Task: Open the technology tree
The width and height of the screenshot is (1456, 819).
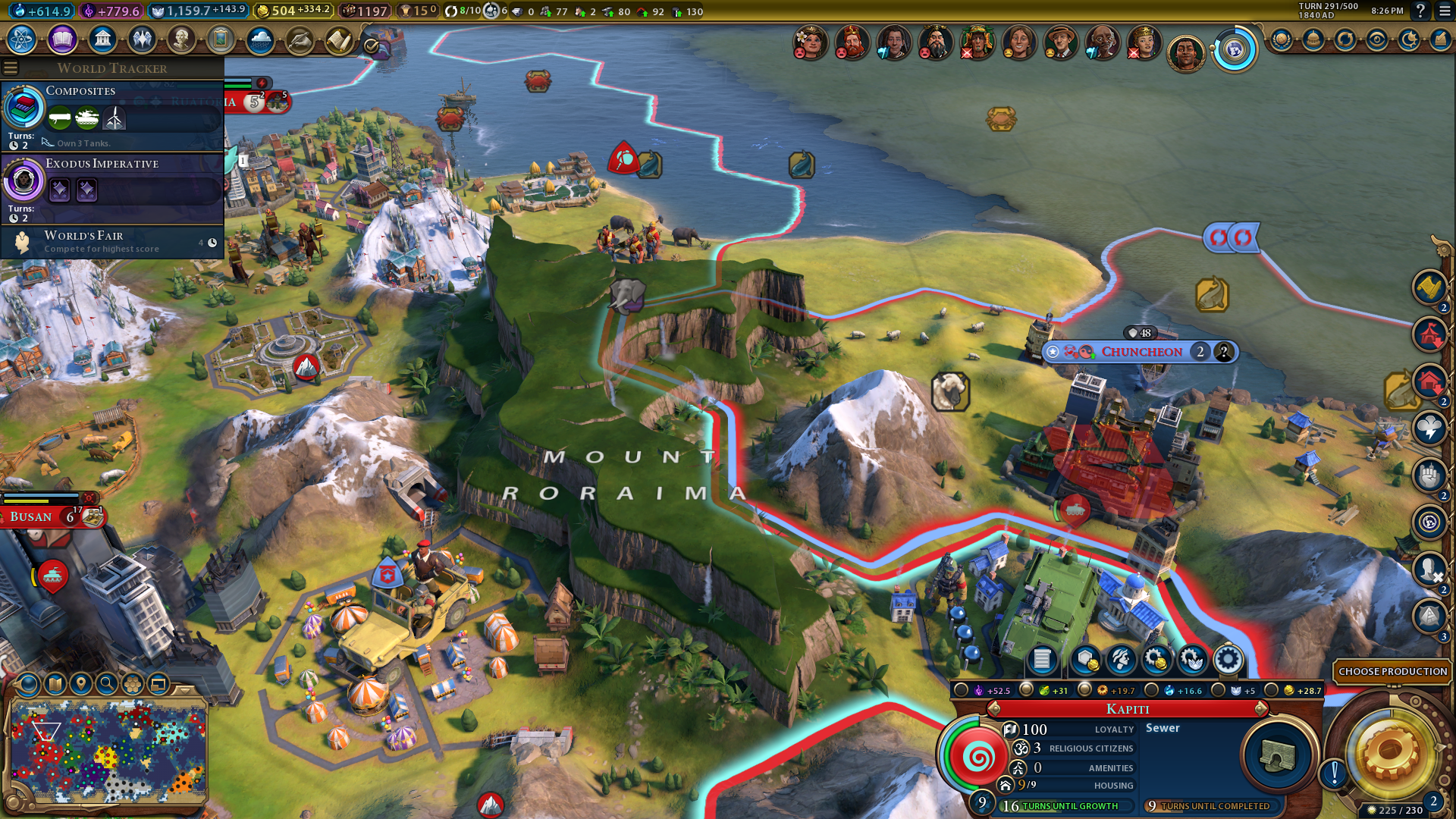Action: point(22,39)
